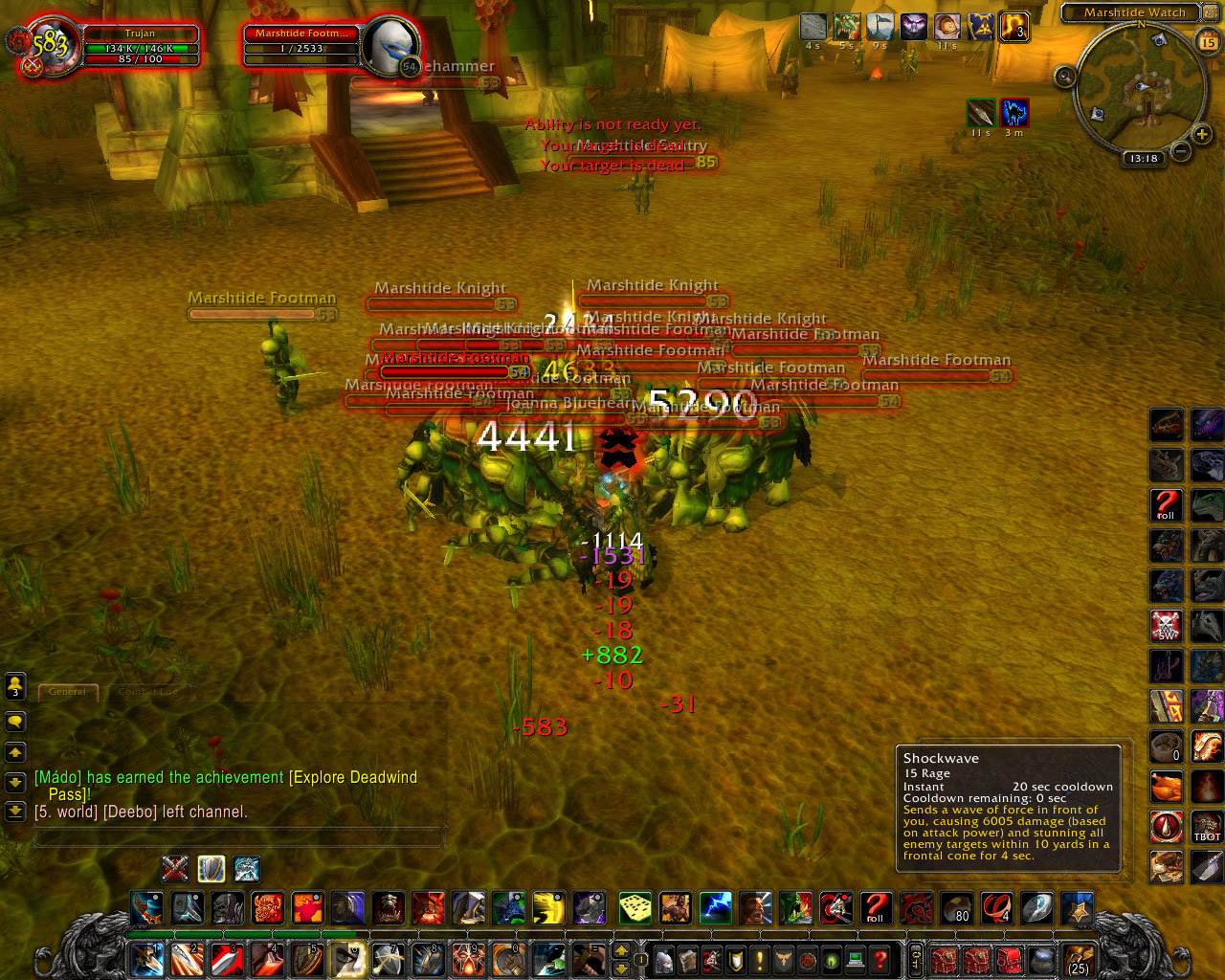Click the help red question mark in the micro menu
This screenshot has height=980, width=1225.
pyautogui.click(x=879, y=960)
